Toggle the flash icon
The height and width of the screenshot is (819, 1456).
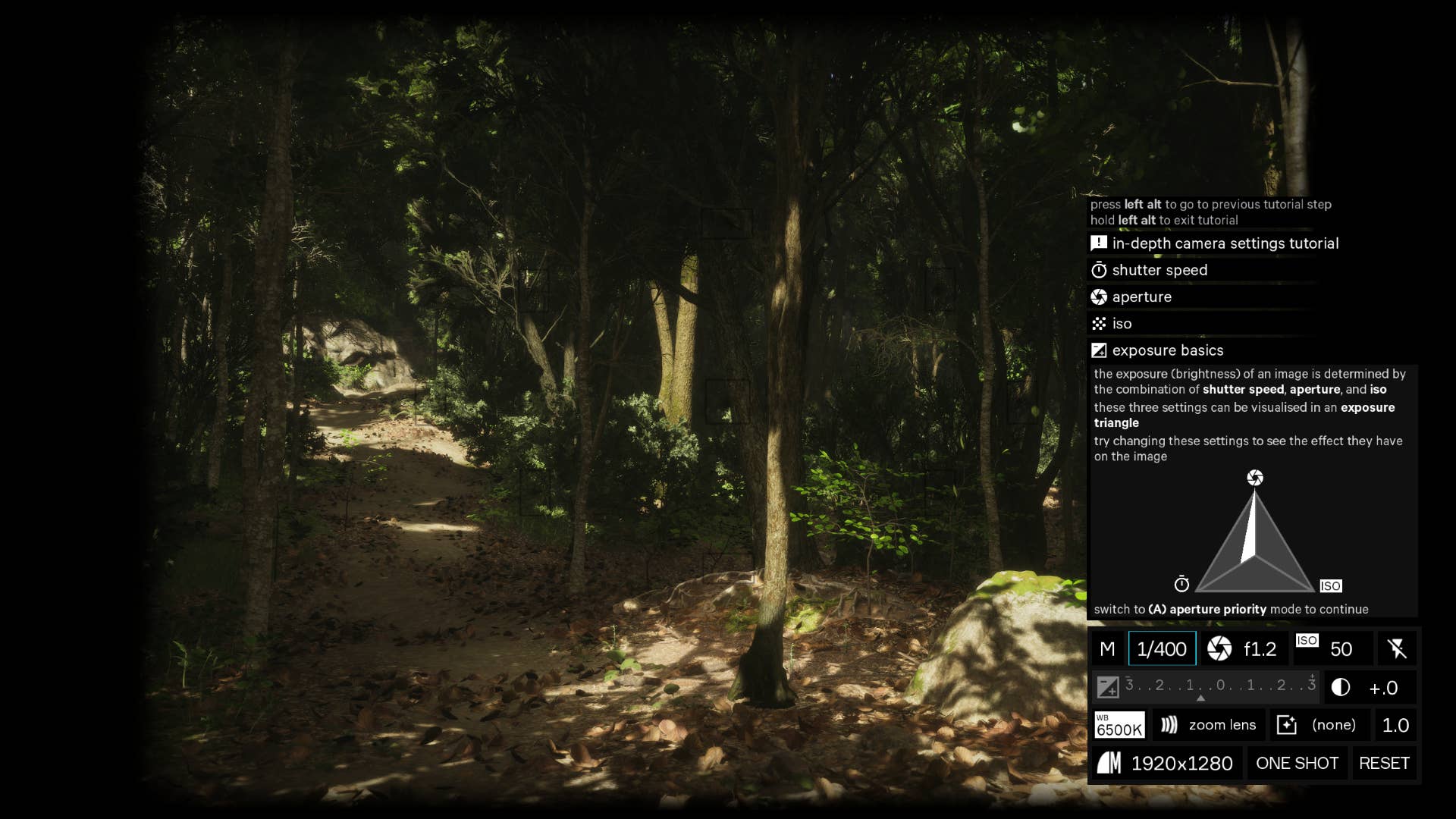1397,649
